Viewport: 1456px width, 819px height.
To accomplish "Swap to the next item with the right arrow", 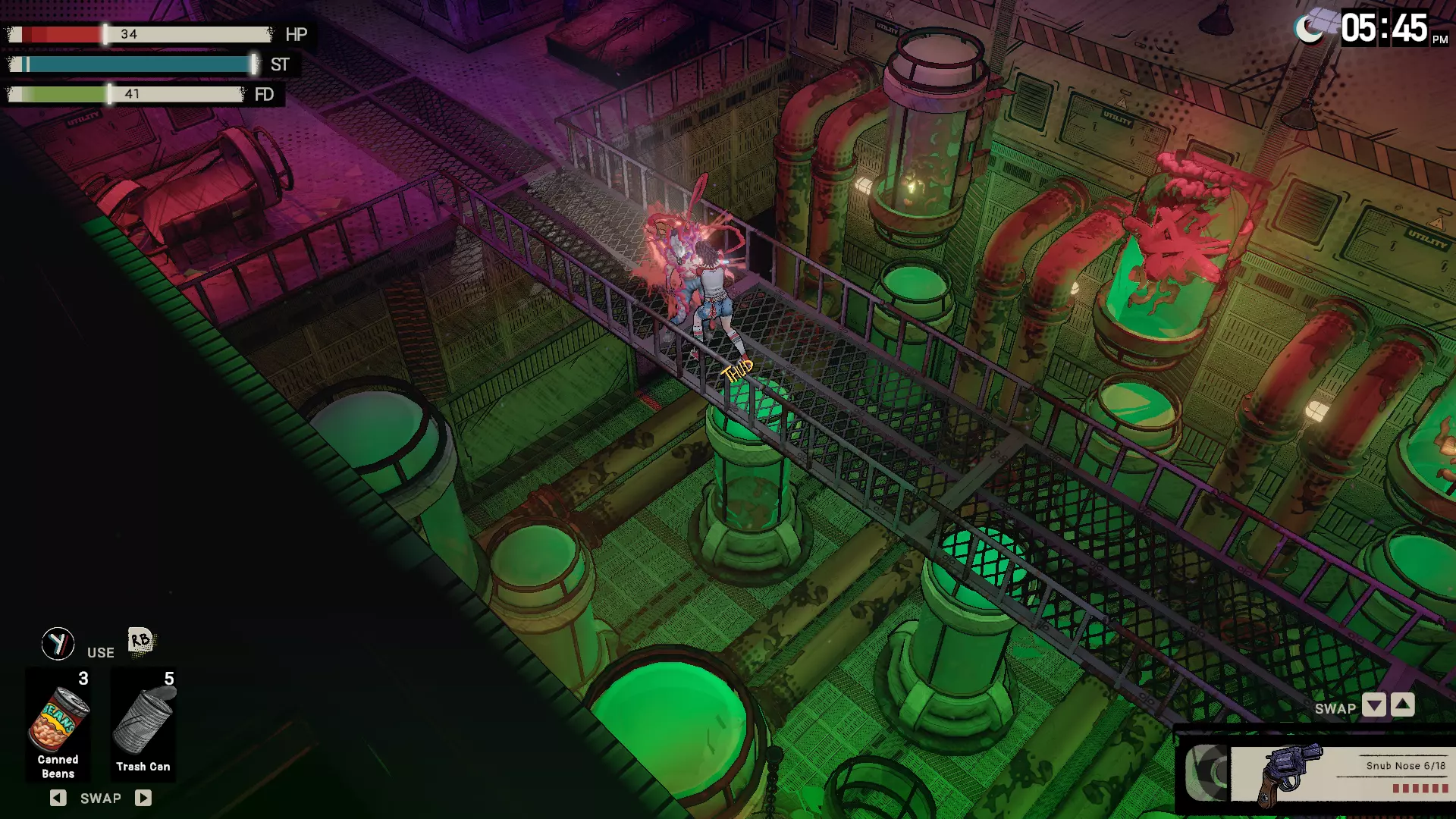I will pos(143,798).
